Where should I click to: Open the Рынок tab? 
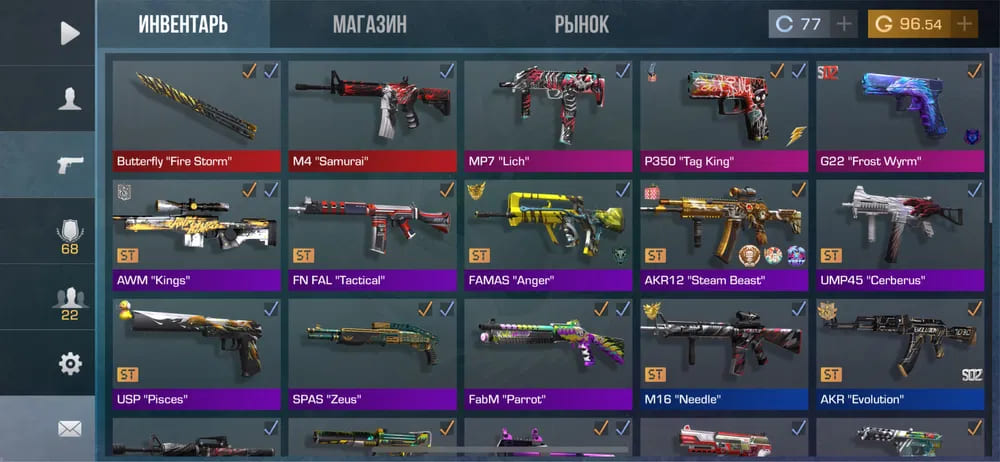point(581,24)
